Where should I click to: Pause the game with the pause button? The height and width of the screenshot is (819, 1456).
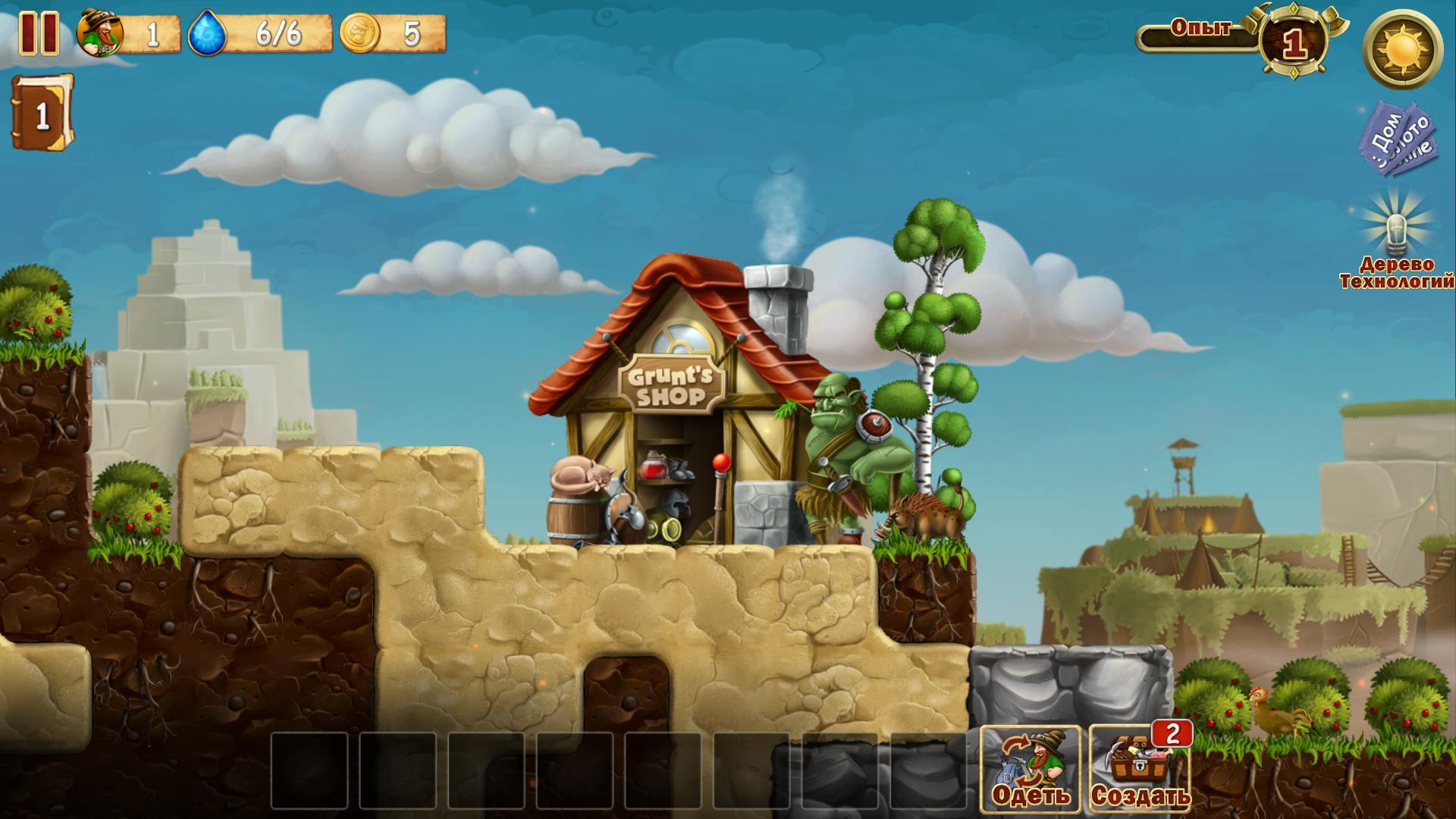click(x=38, y=33)
